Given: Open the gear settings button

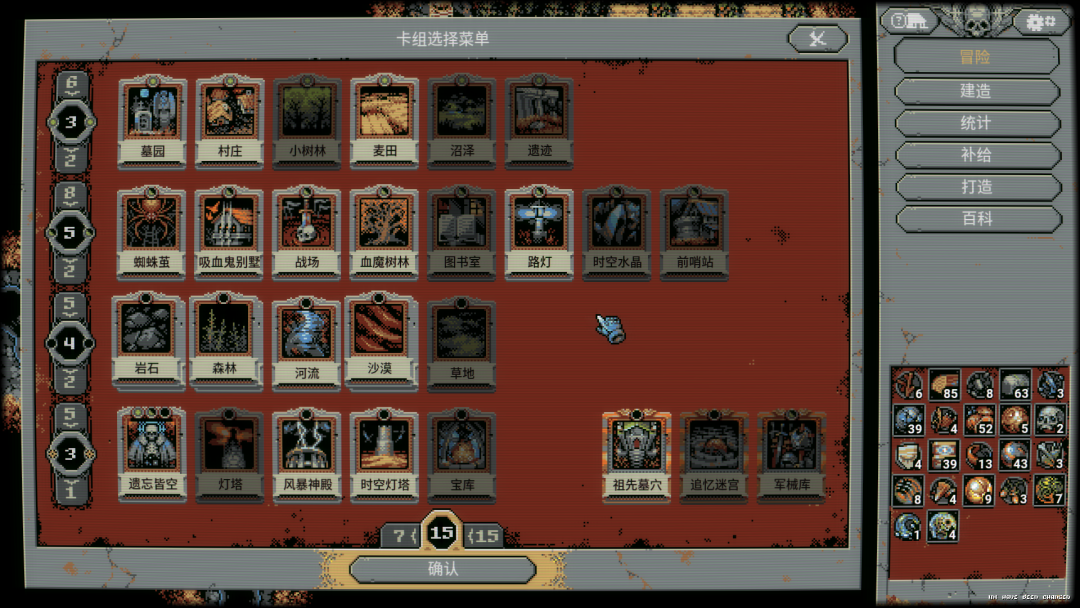Looking at the screenshot, I should pos(1042,20).
